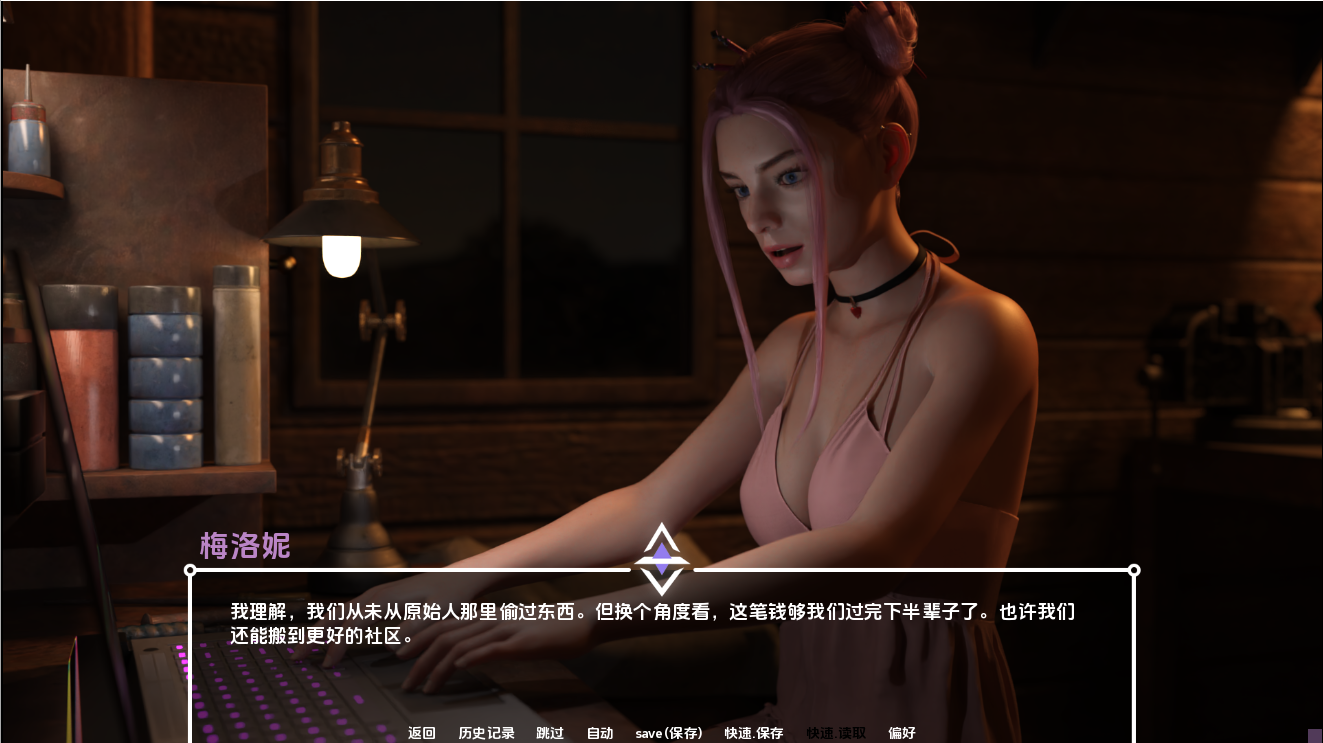This screenshot has height=743, width=1323.
Task: Click the dialogue text to advance the story
Action: (x=650, y=622)
